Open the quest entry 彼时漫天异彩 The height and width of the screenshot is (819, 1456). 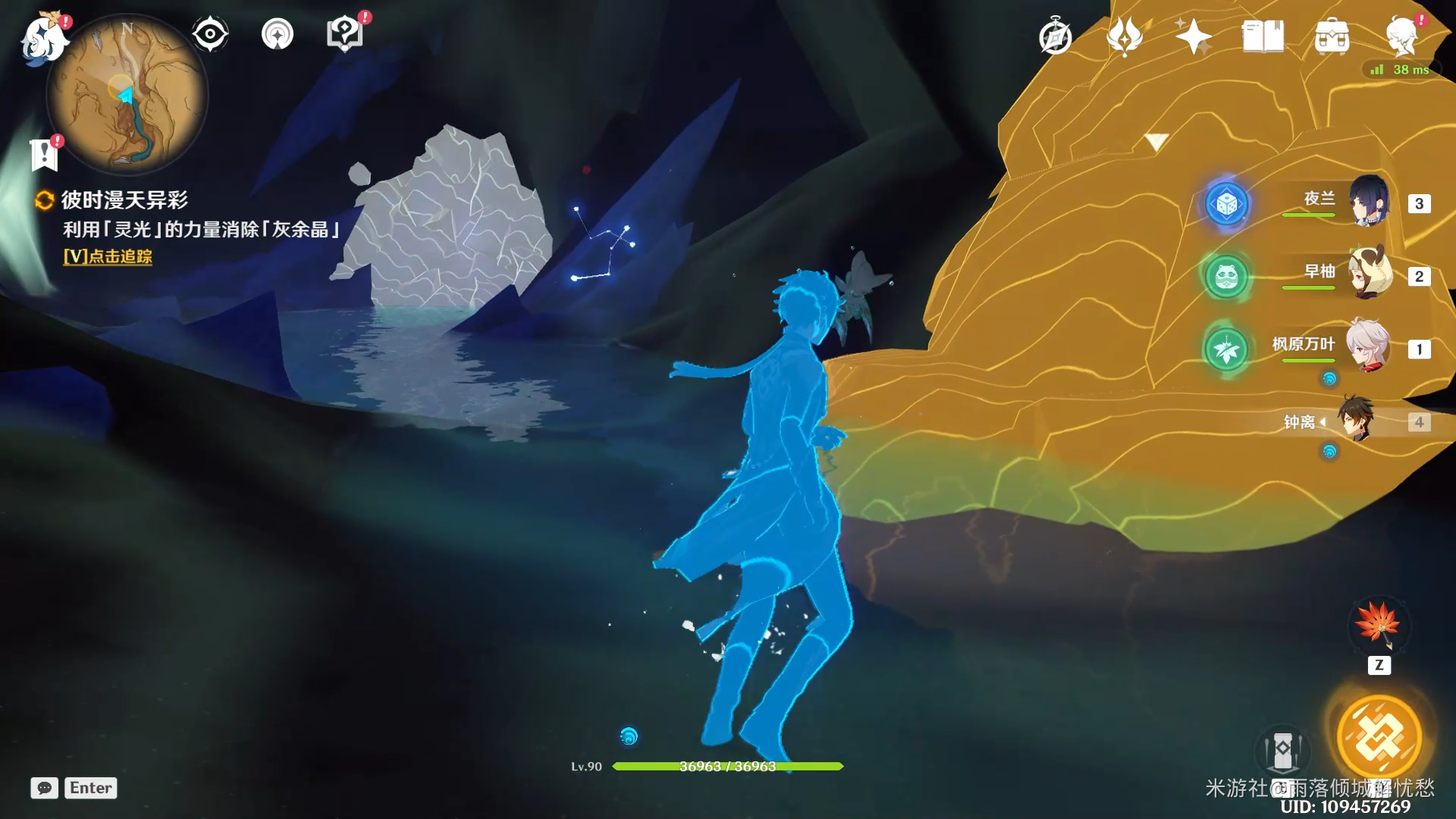pos(124,200)
